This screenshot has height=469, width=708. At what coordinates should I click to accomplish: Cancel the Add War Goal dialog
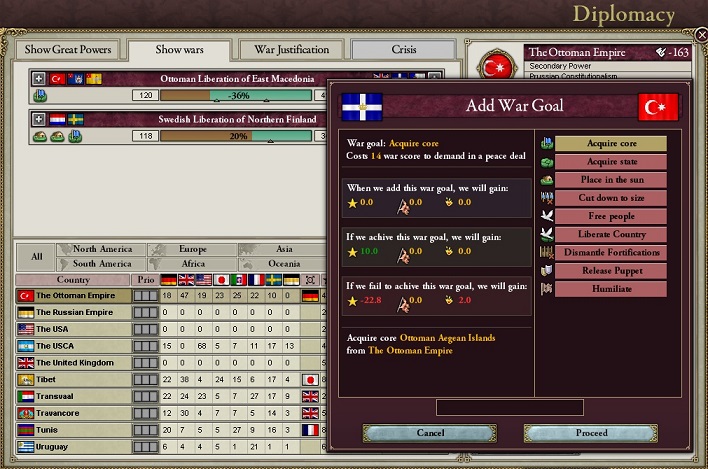tap(429, 433)
